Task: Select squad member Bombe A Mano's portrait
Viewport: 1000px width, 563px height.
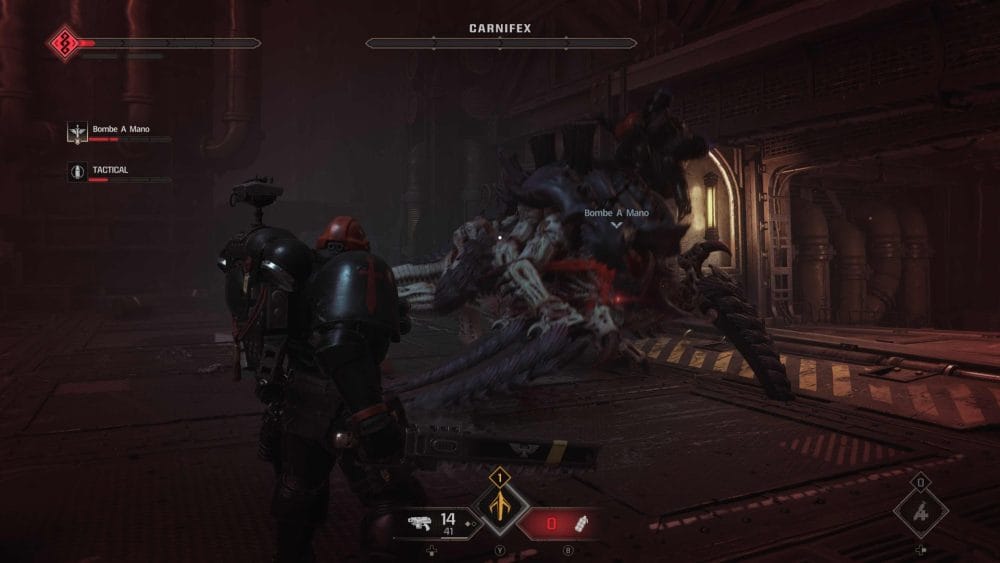Action: (x=76, y=131)
